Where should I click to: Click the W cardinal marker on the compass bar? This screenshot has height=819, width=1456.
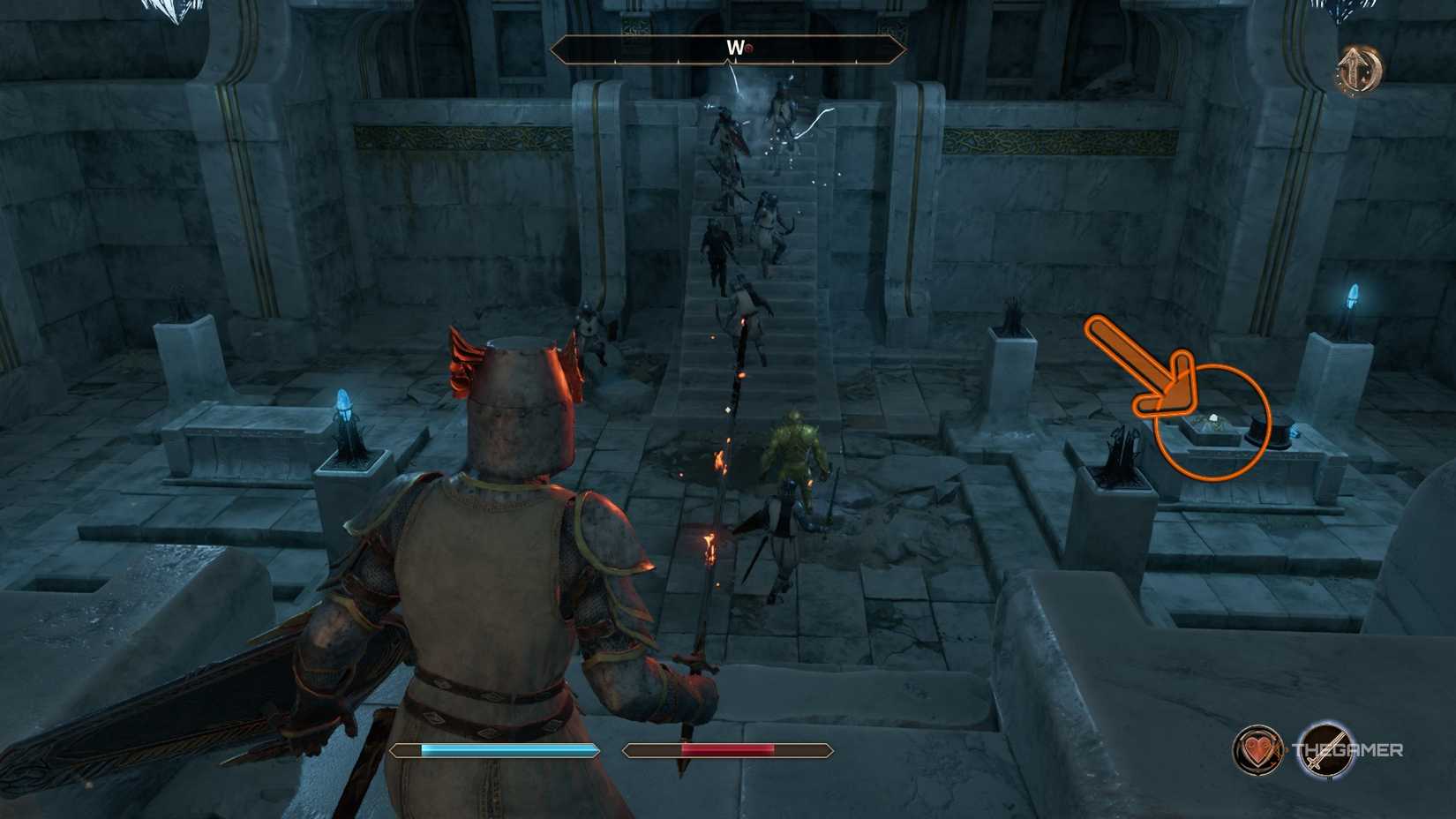pyautogui.click(x=734, y=47)
